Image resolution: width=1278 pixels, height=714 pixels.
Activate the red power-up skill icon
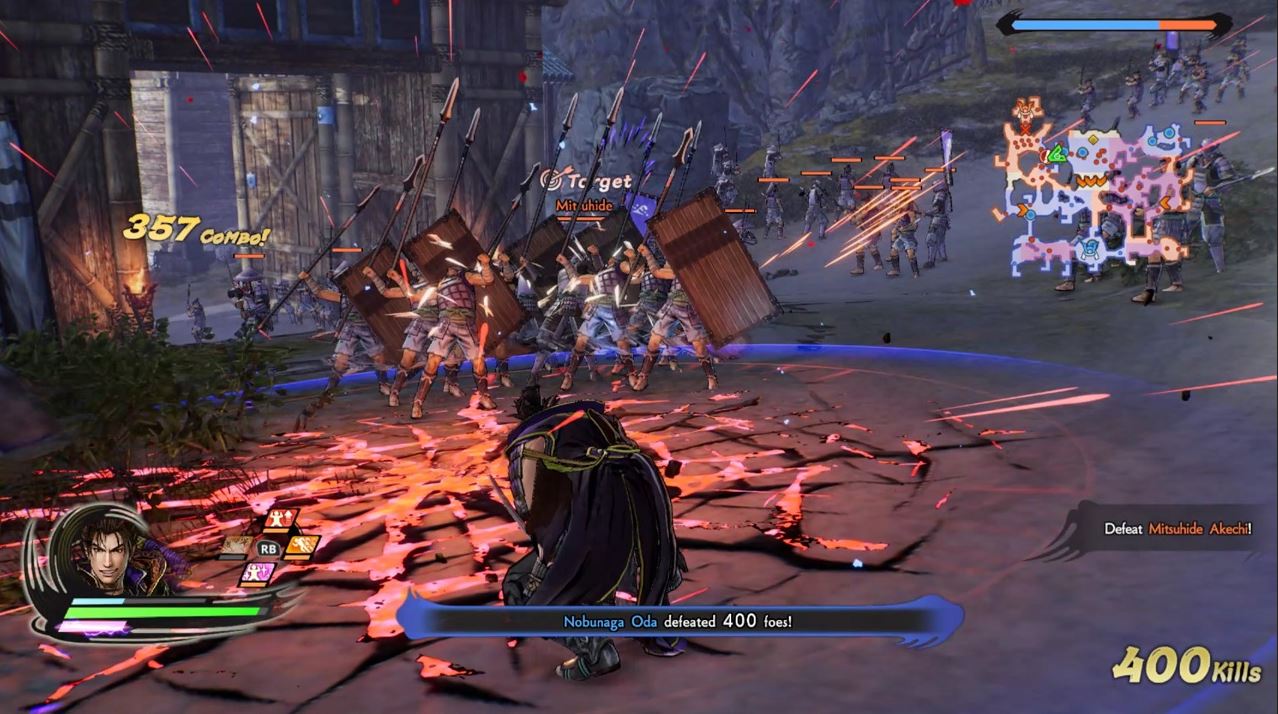pos(281,520)
